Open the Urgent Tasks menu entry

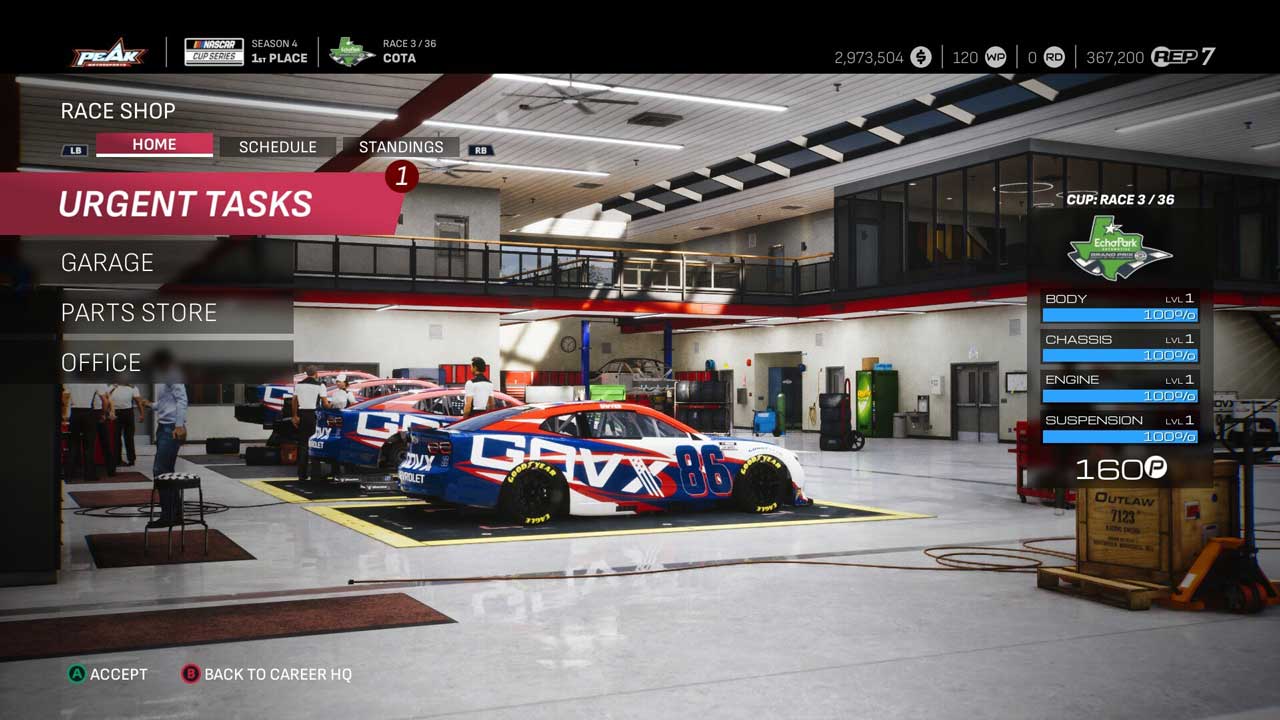point(186,204)
